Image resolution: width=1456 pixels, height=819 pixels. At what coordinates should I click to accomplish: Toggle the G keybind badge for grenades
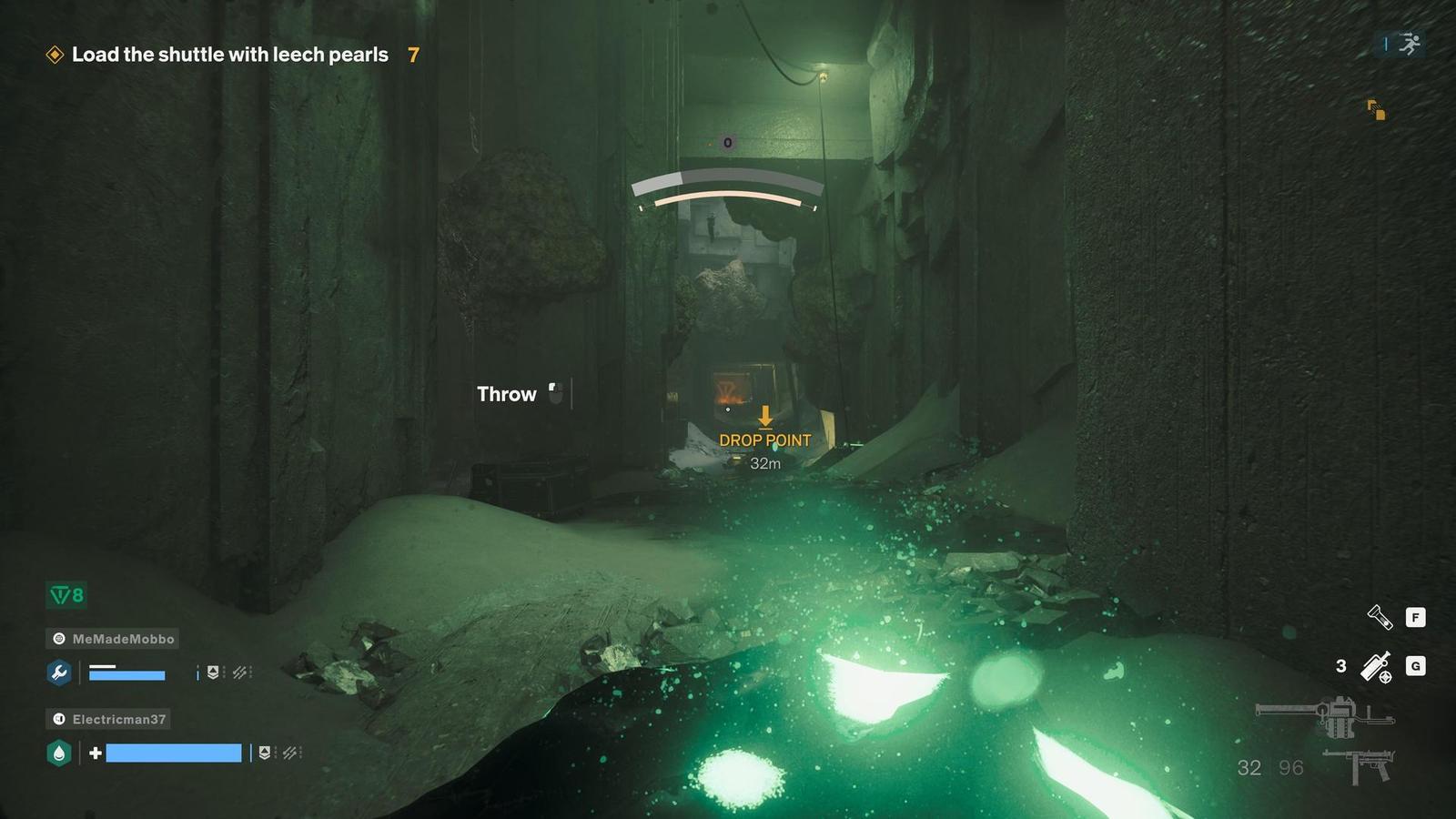(1416, 666)
